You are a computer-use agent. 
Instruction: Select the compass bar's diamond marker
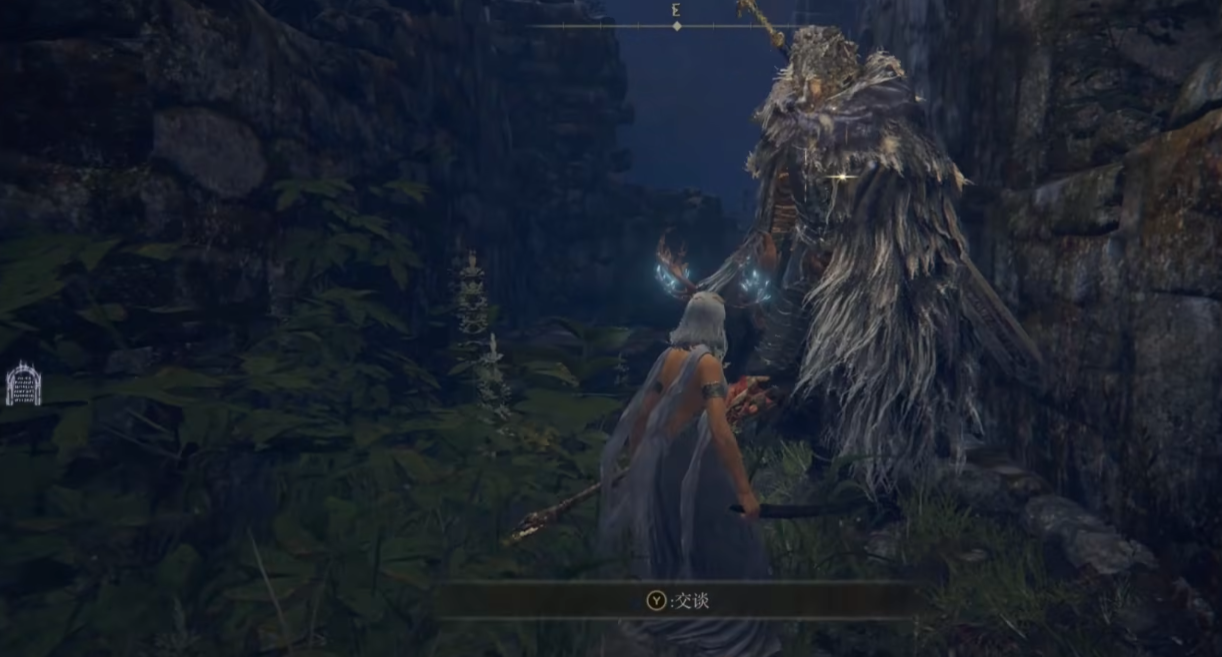pos(677,26)
